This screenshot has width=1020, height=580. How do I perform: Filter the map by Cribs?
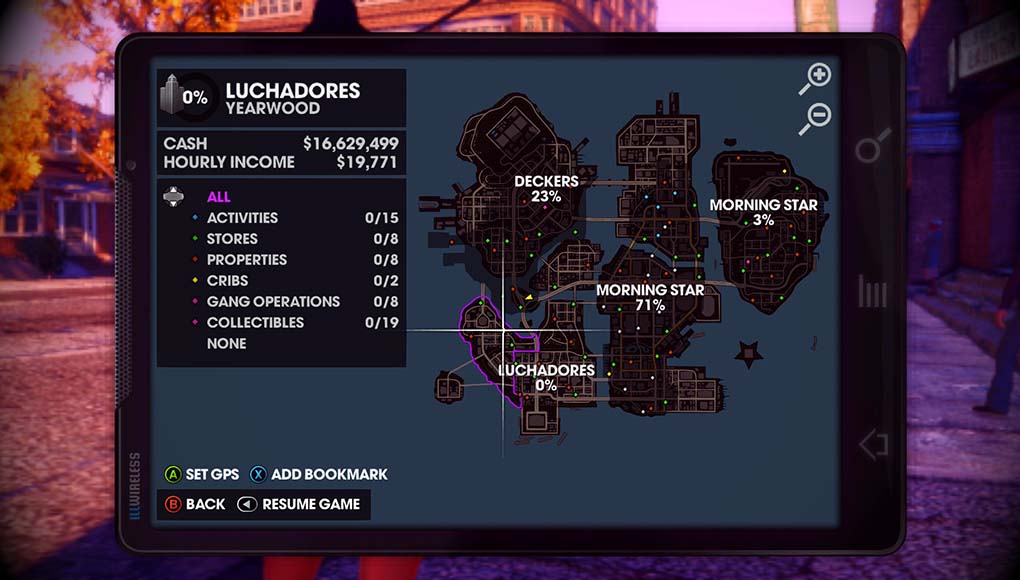(228, 281)
